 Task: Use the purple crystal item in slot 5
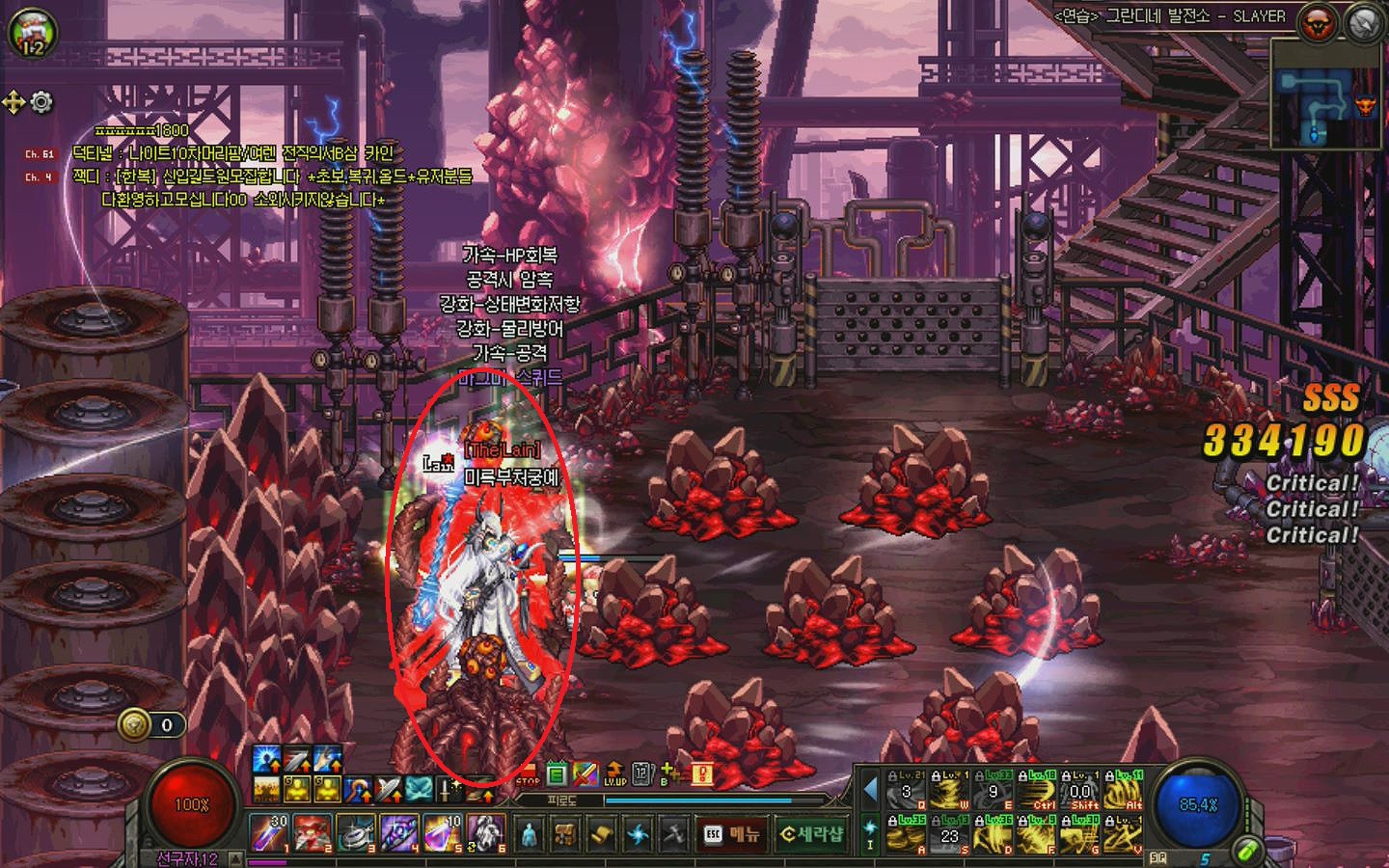click(x=442, y=833)
